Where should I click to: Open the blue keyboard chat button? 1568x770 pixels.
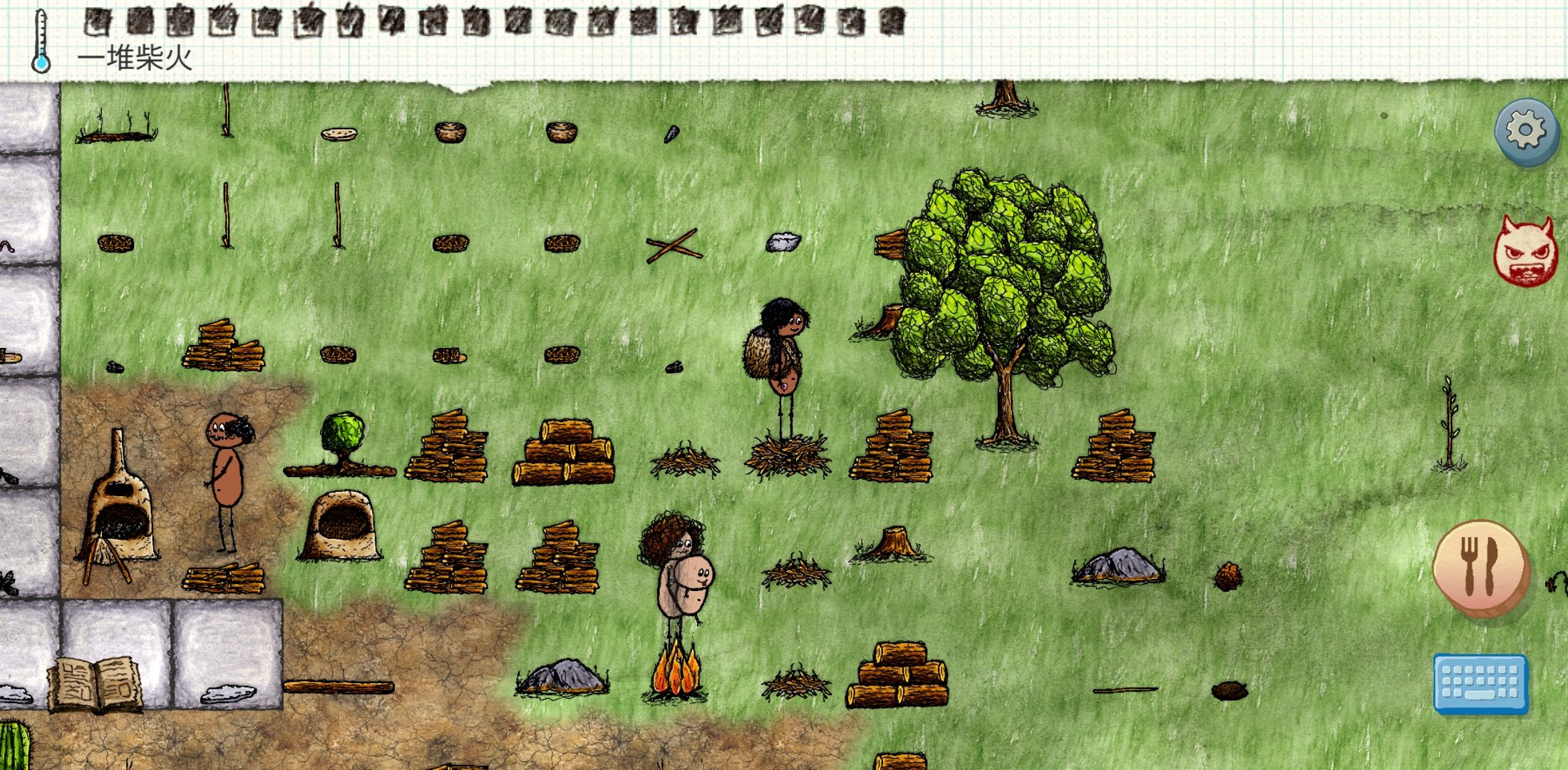pyautogui.click(x=1480, y=683)
